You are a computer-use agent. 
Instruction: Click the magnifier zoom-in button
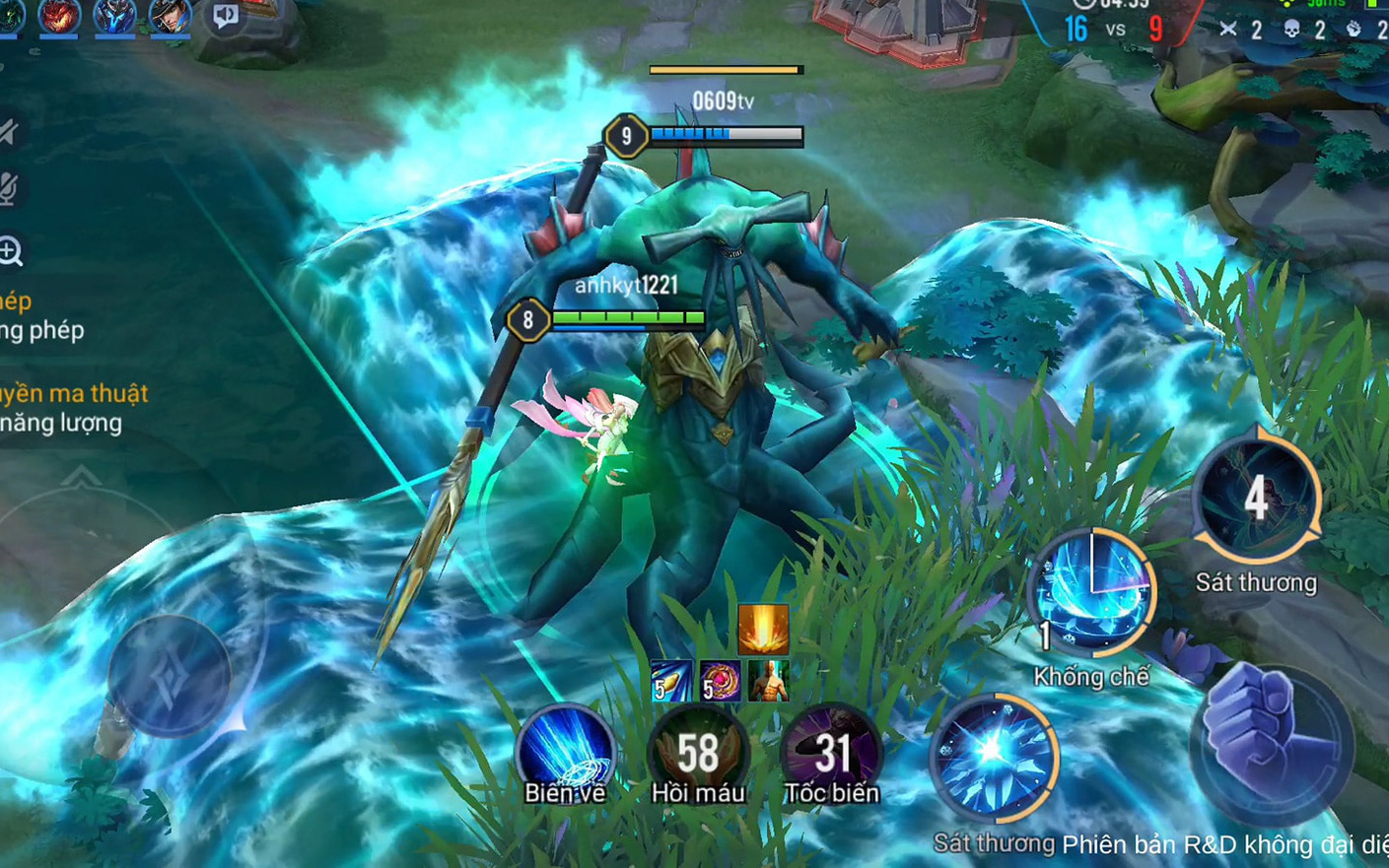[x=11, y=252]
